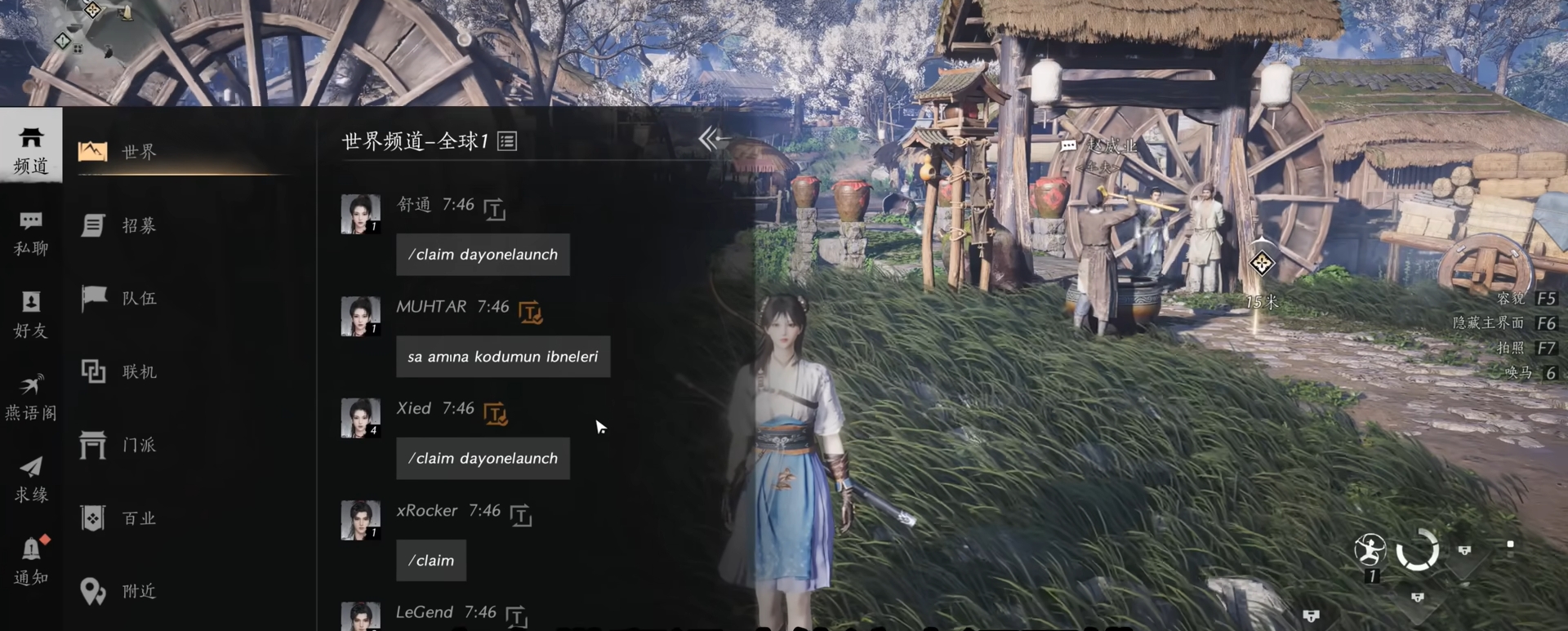
Task: Click xRocker's player avatar
Action: 360,520
